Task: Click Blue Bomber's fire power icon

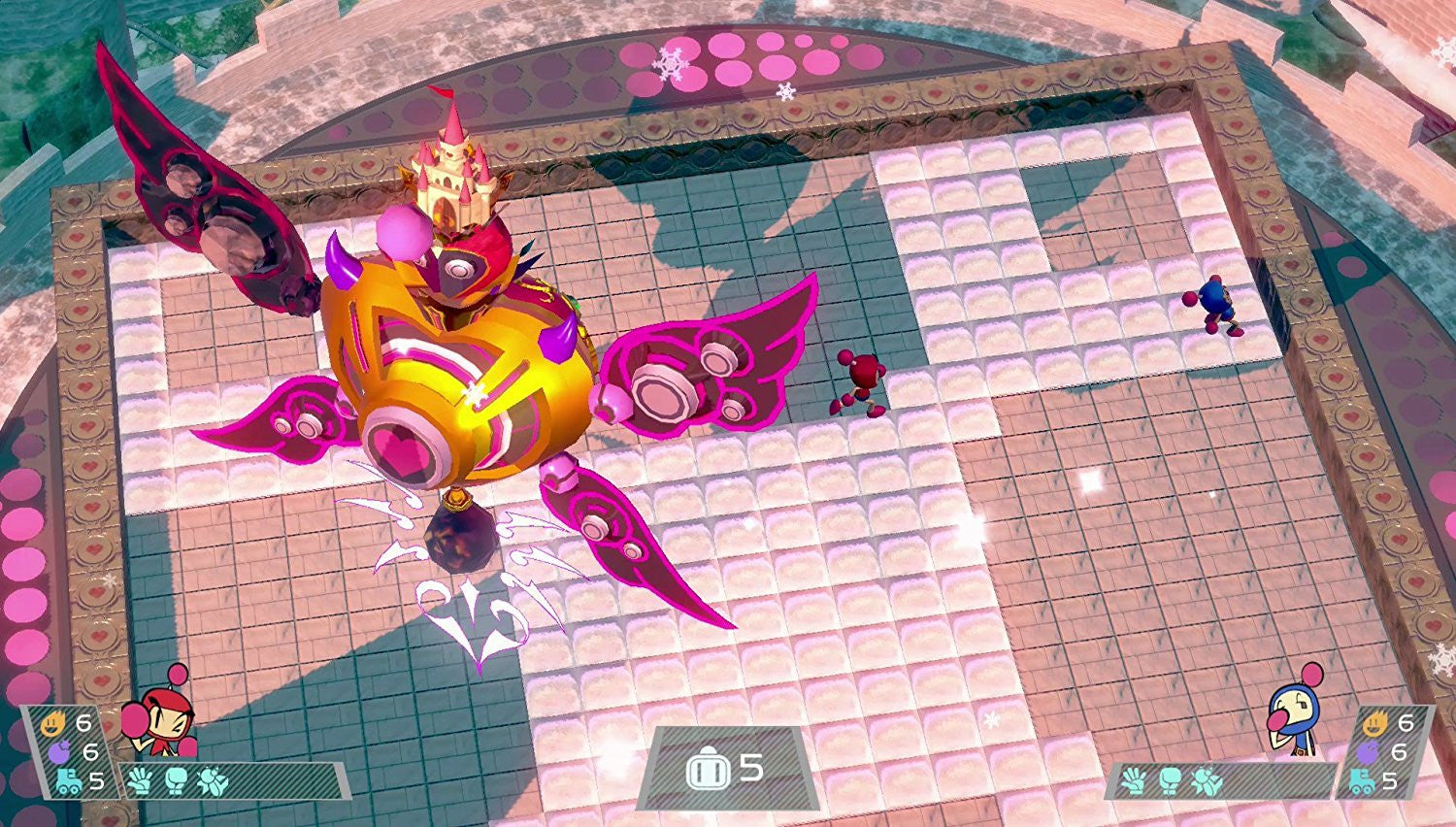Action: [x=1373, y=722]
